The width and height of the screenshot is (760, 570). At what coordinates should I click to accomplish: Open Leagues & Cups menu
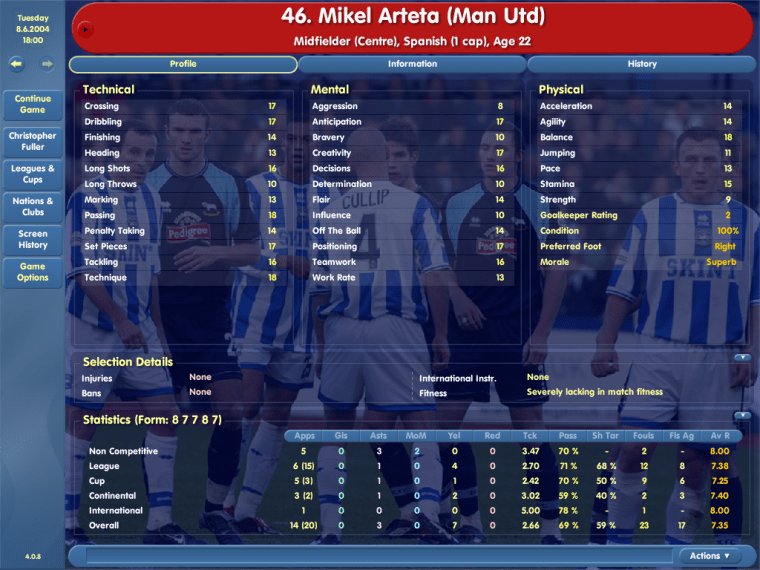(33, 174)
